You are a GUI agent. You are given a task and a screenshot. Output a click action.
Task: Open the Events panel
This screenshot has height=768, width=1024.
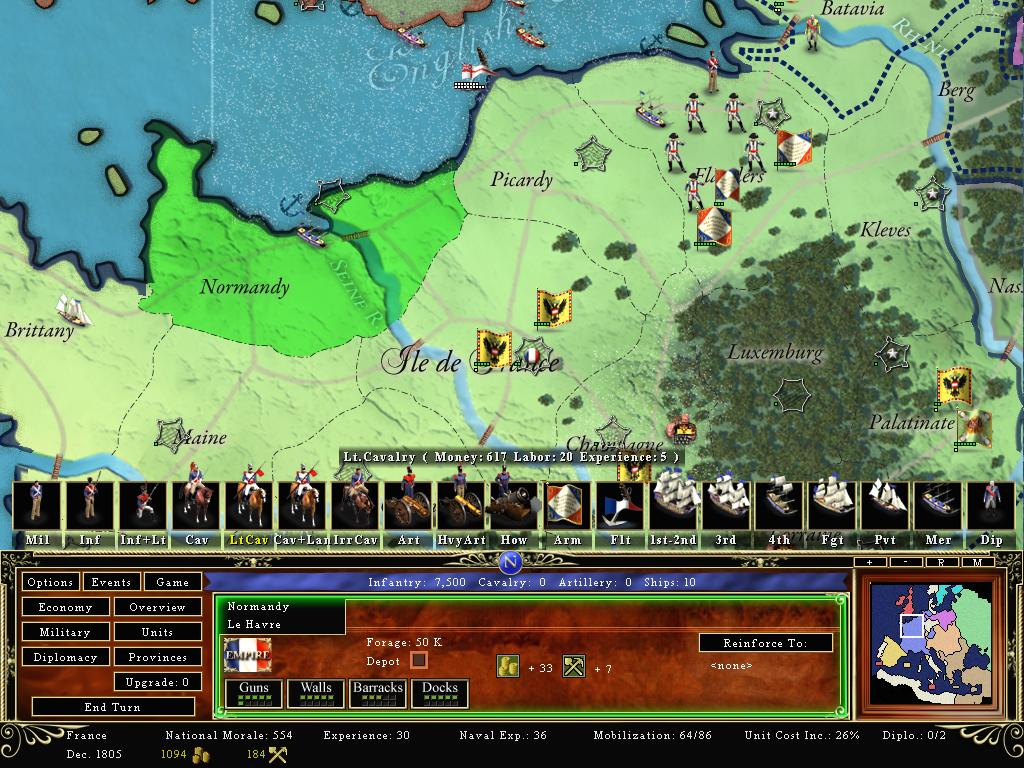[111, 582]
